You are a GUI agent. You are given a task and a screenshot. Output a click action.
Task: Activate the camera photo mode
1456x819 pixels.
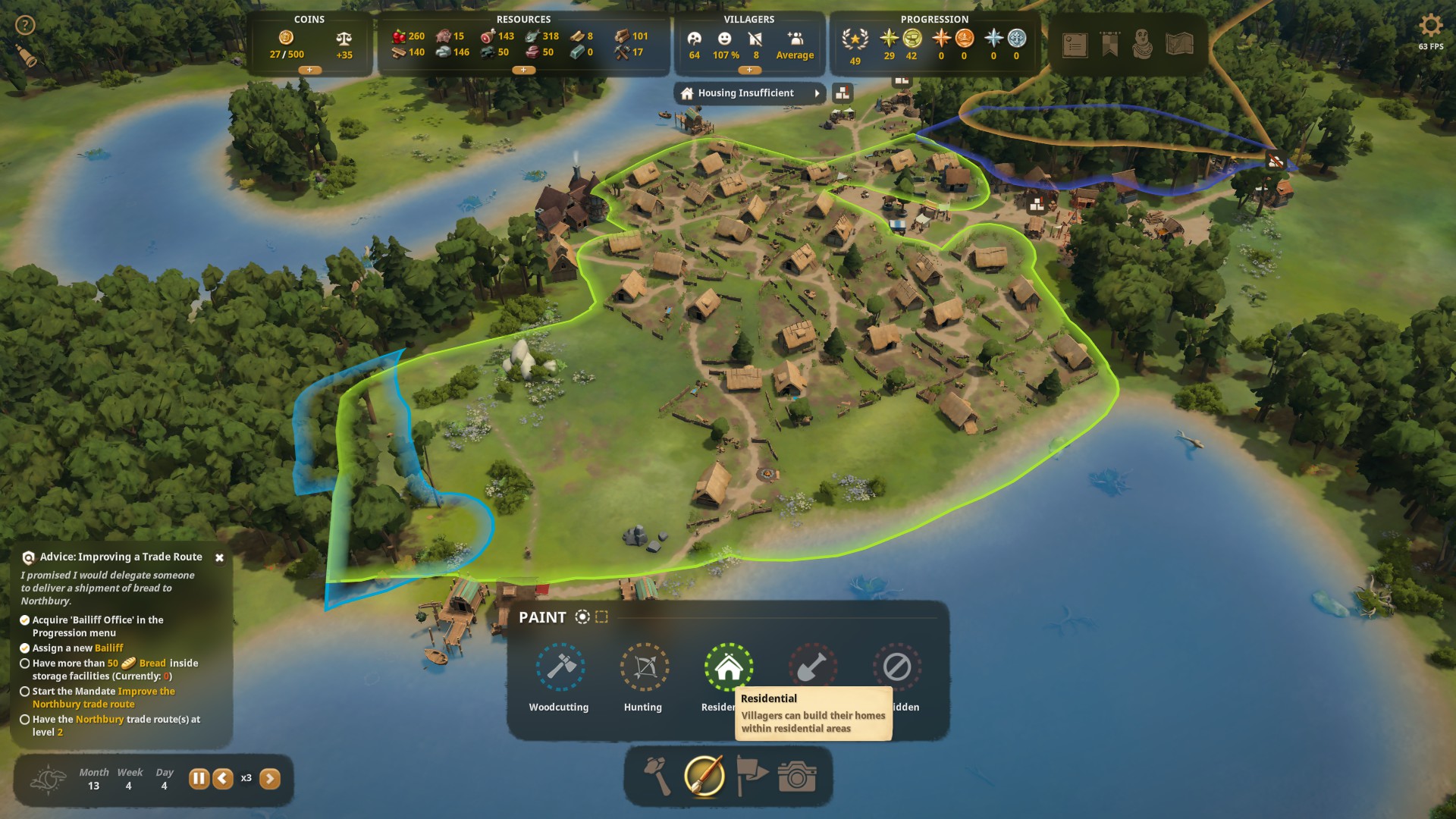click(797, 777)
